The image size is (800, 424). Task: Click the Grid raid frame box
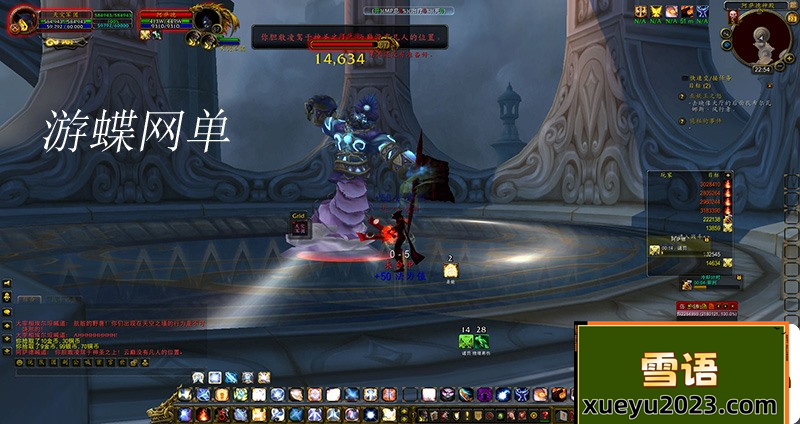click(x=299, y=227)
